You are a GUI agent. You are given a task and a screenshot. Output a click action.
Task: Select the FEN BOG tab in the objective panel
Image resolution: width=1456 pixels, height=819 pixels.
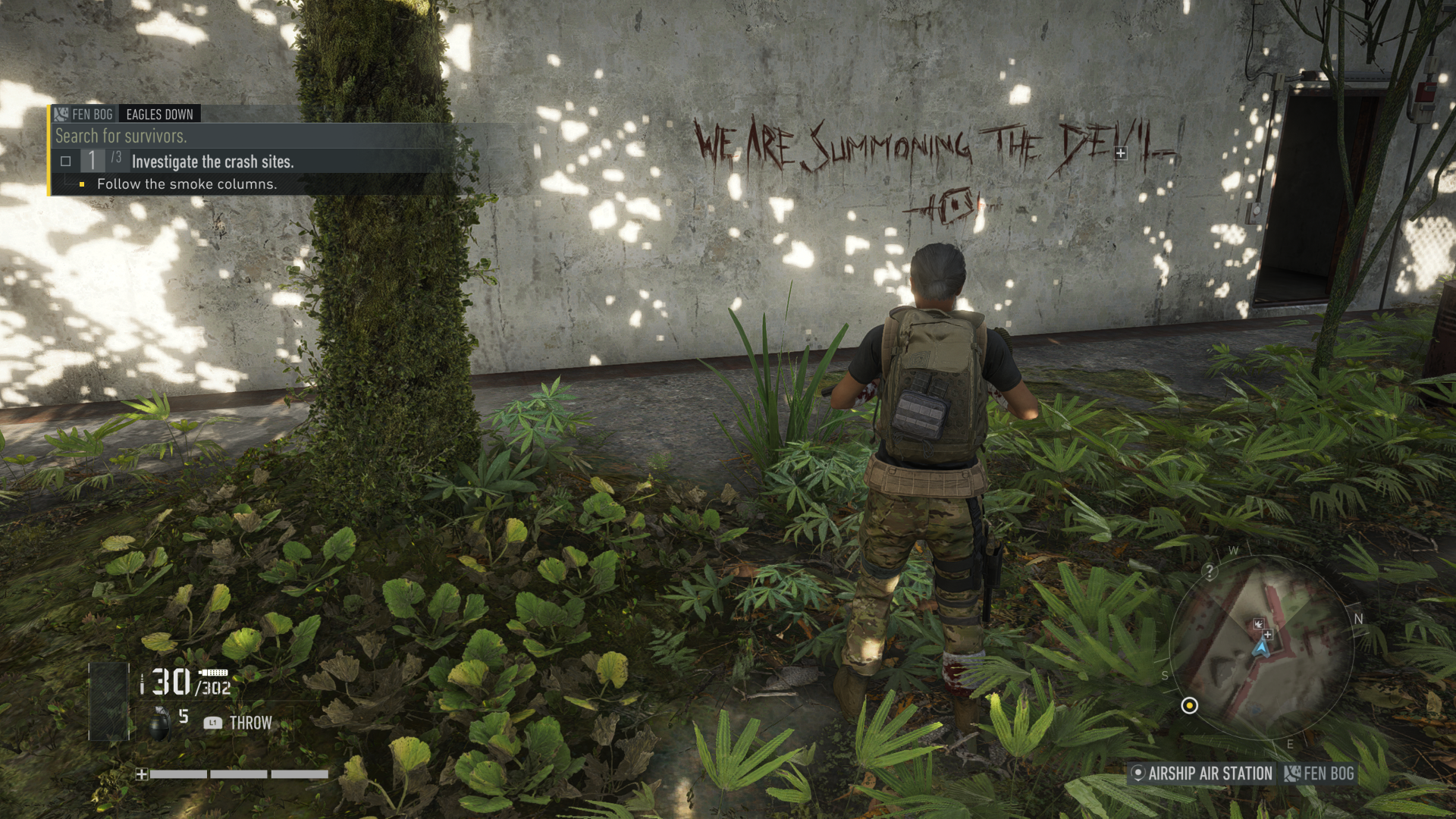point(93,113)
